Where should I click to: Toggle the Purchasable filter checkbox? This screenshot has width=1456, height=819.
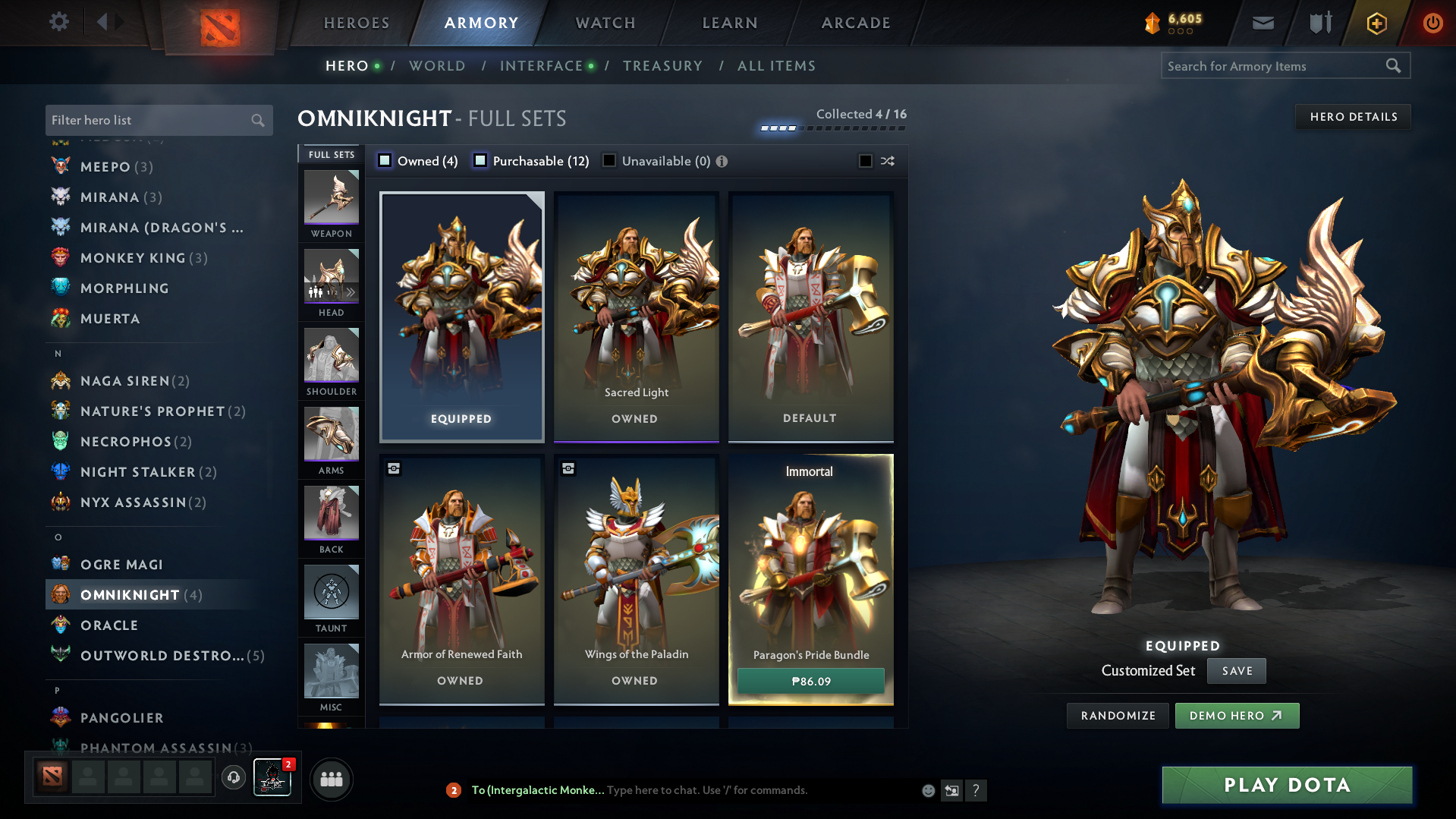pyautogui.click(x=480, y=161)
